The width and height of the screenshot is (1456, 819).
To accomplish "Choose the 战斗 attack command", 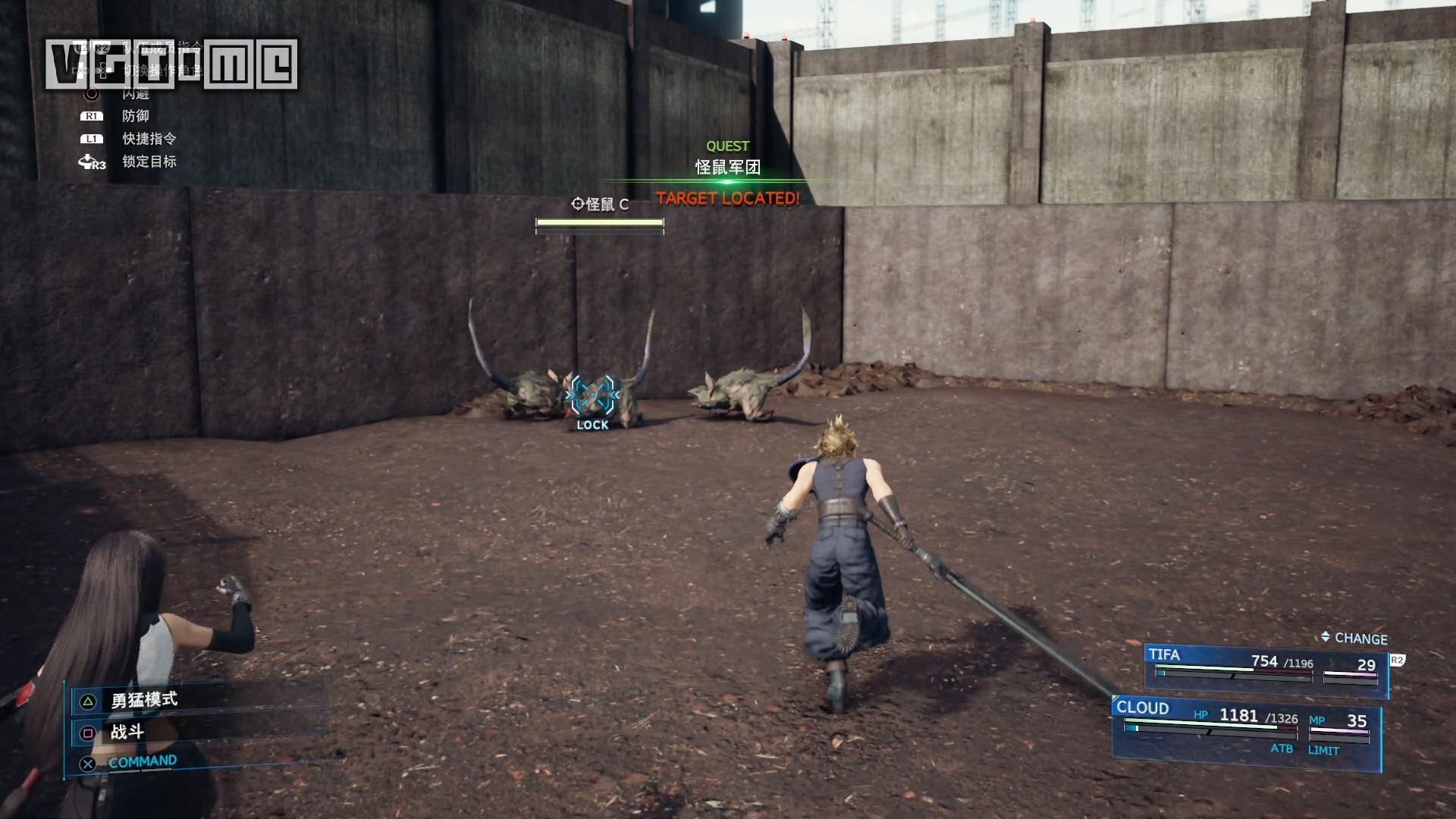I will [x=127, y=732].
